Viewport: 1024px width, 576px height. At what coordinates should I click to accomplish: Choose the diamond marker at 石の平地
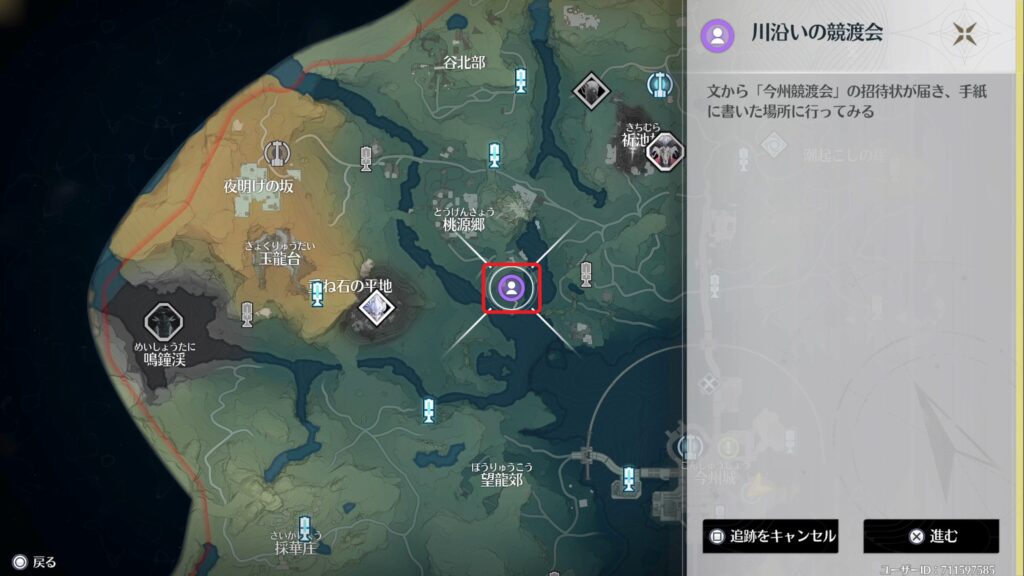(376, 309)
